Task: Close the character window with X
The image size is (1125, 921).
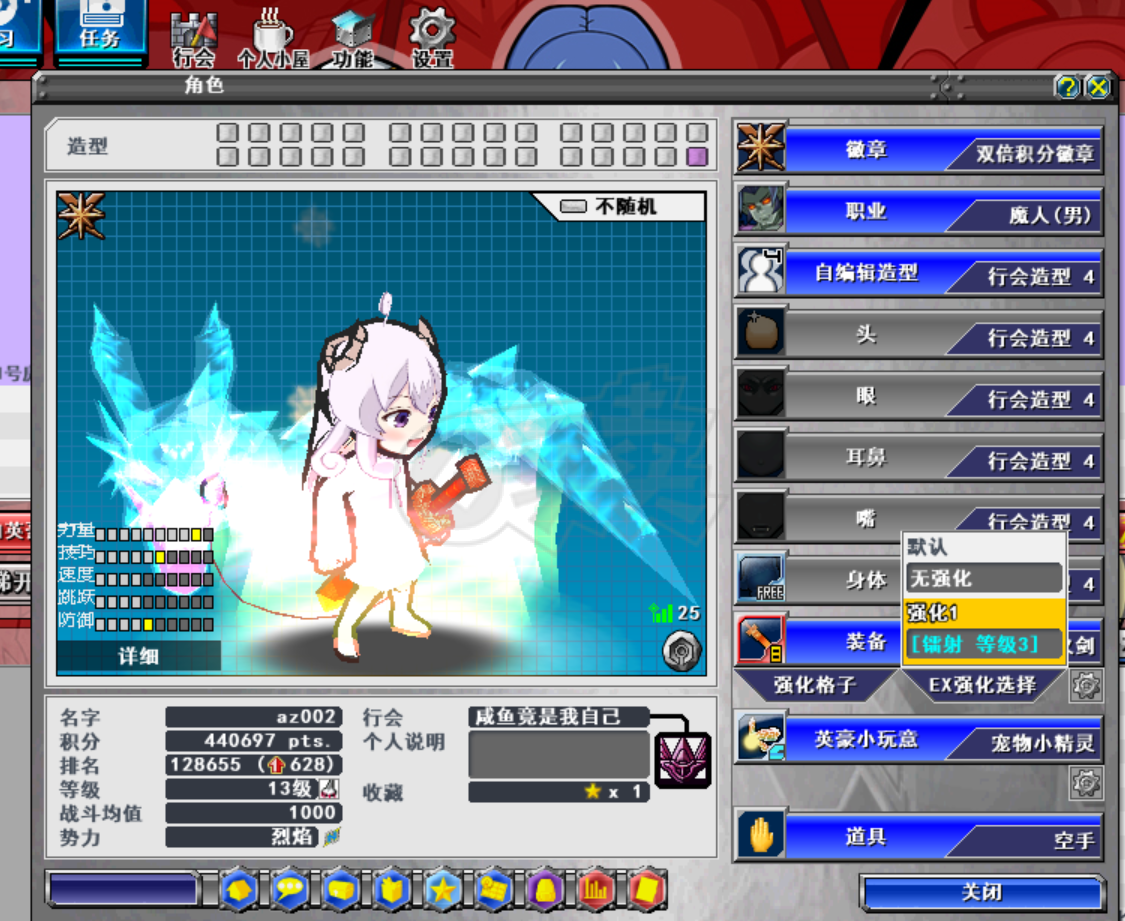Action: 1098,87
